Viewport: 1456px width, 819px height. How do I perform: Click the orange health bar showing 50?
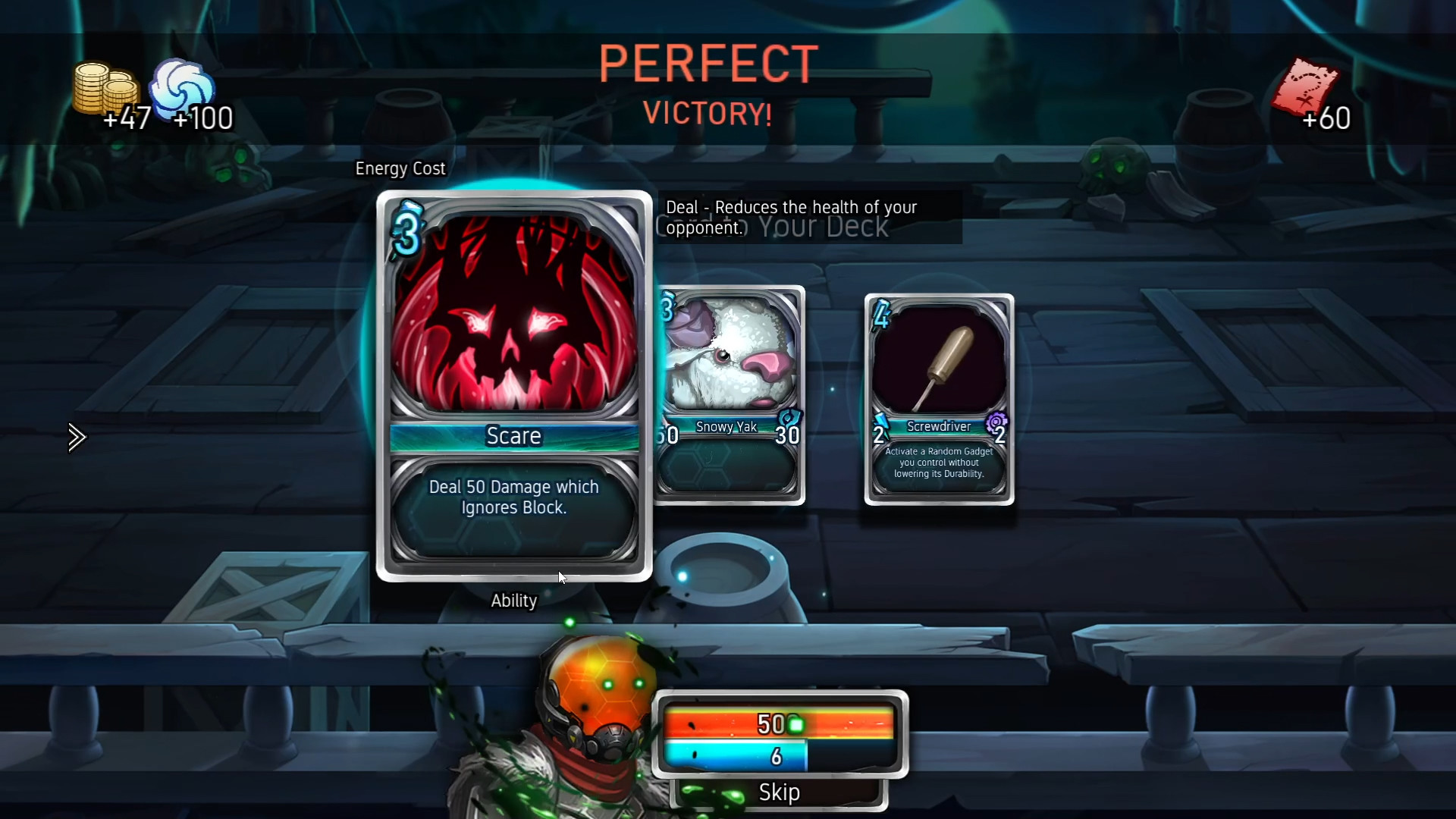758,724
